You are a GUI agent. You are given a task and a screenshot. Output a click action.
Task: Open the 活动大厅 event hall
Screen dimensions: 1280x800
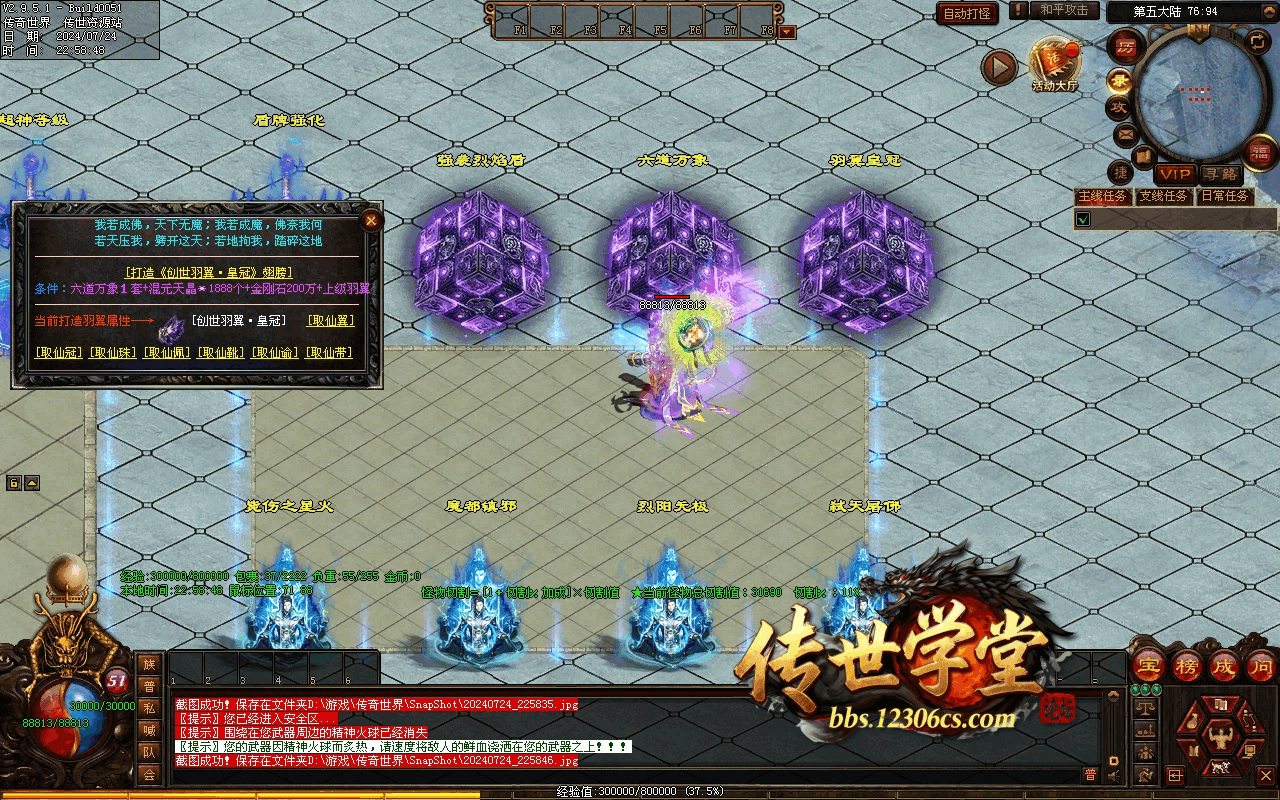tap(1054, 65)
